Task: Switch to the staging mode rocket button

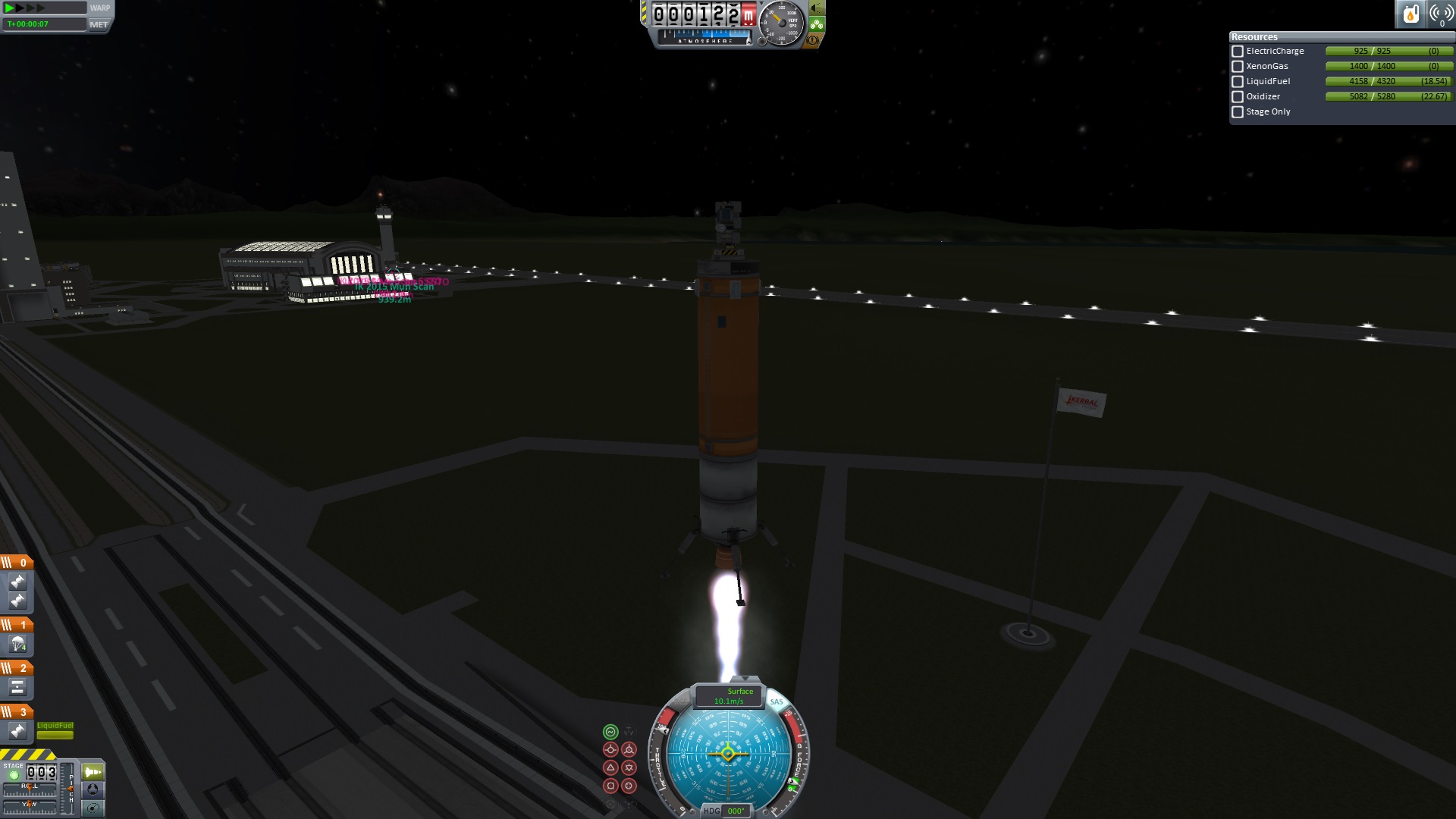Action: (x=93, y=773)
